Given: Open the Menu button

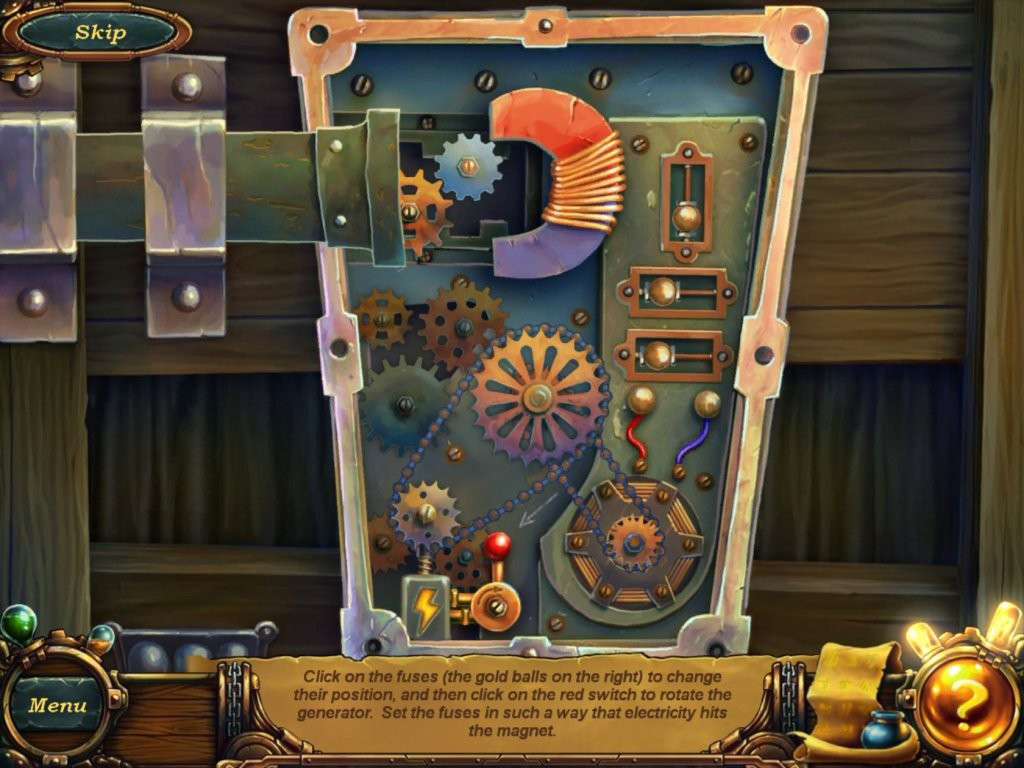Looking at the screenshot, I should (58, 704).
